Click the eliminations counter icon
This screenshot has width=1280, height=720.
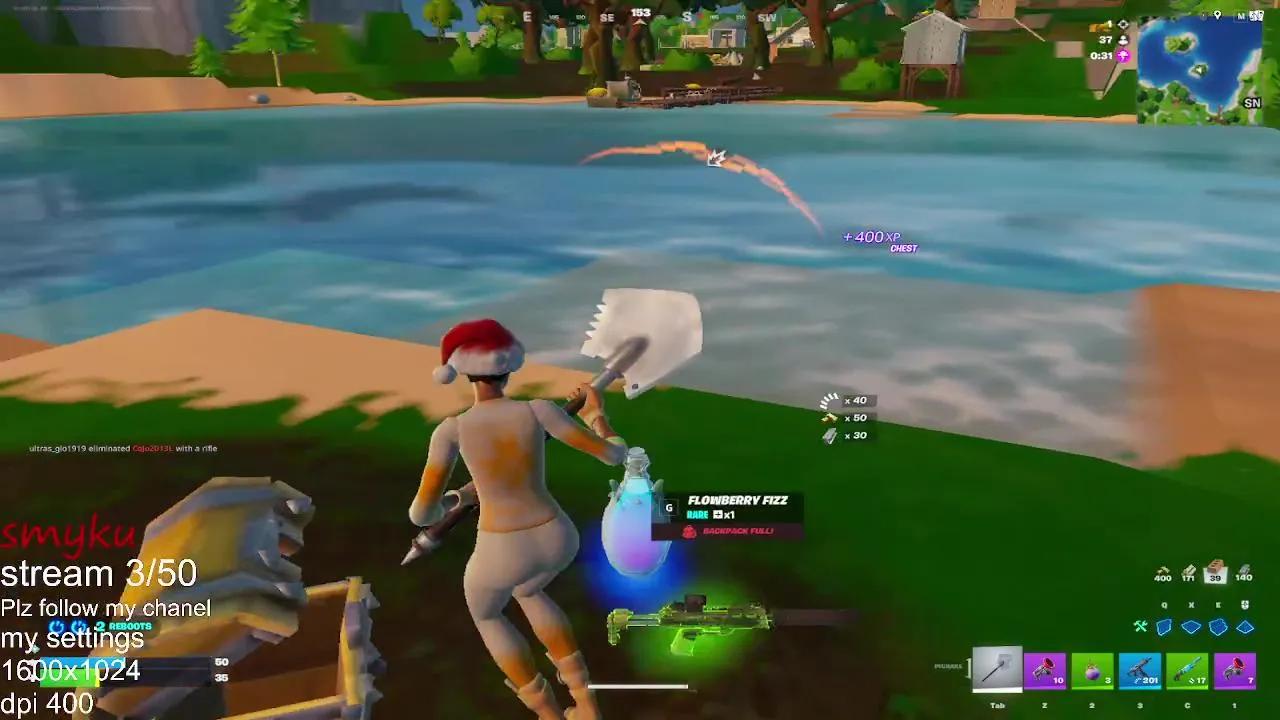1123,26
